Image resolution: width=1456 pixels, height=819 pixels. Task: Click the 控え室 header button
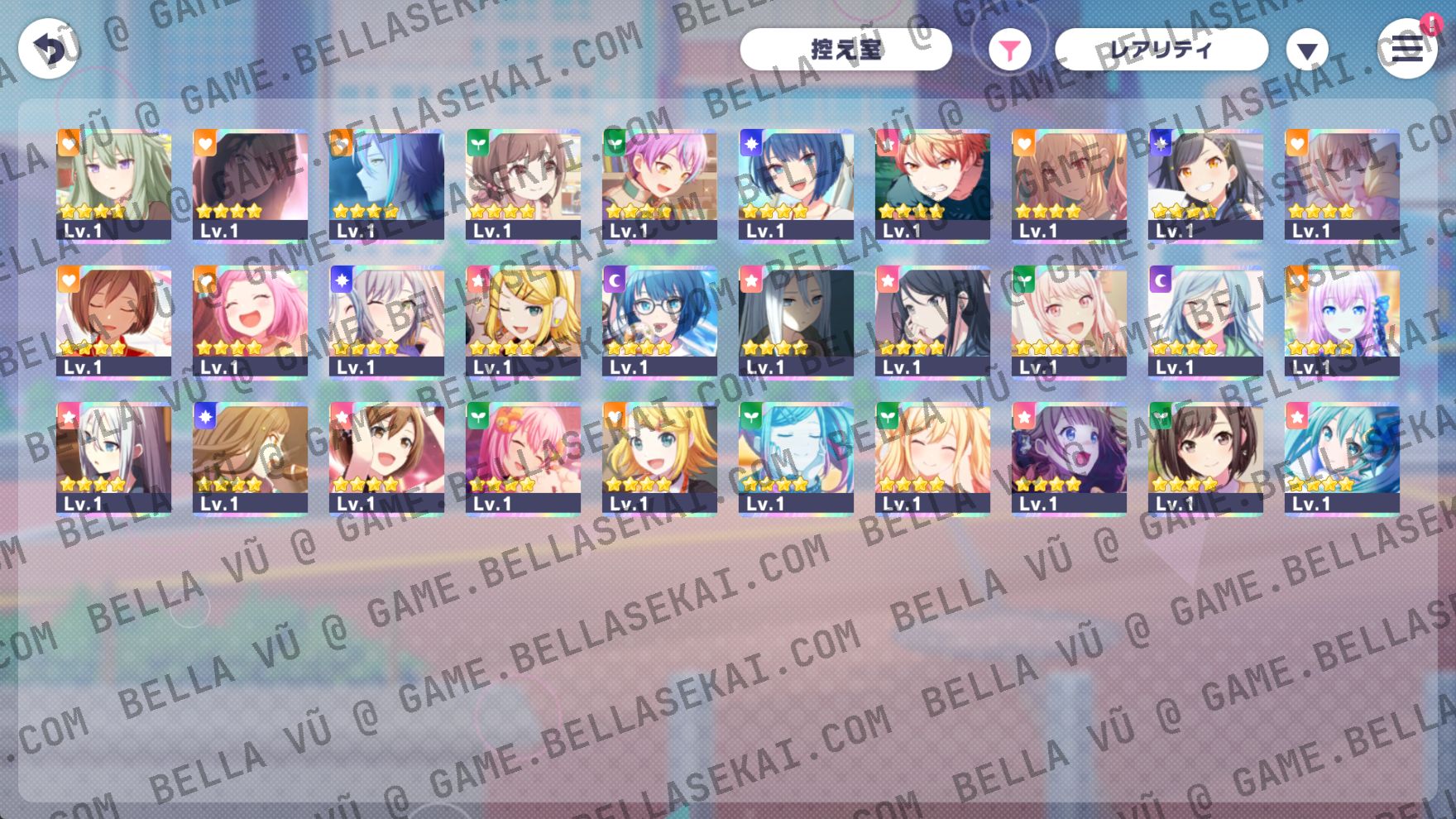[848, 49]
